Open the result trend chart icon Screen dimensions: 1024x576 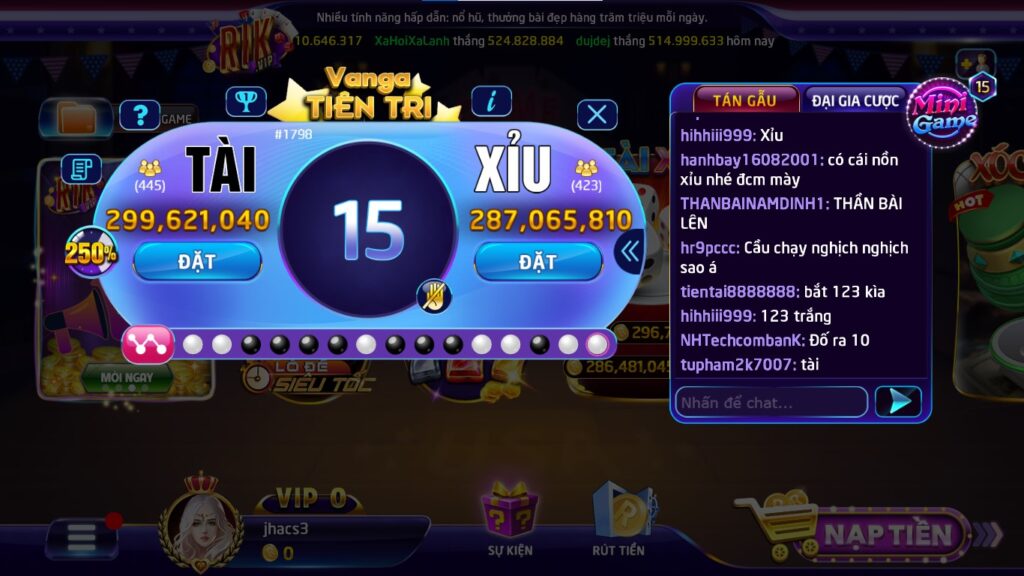(148, 344)
